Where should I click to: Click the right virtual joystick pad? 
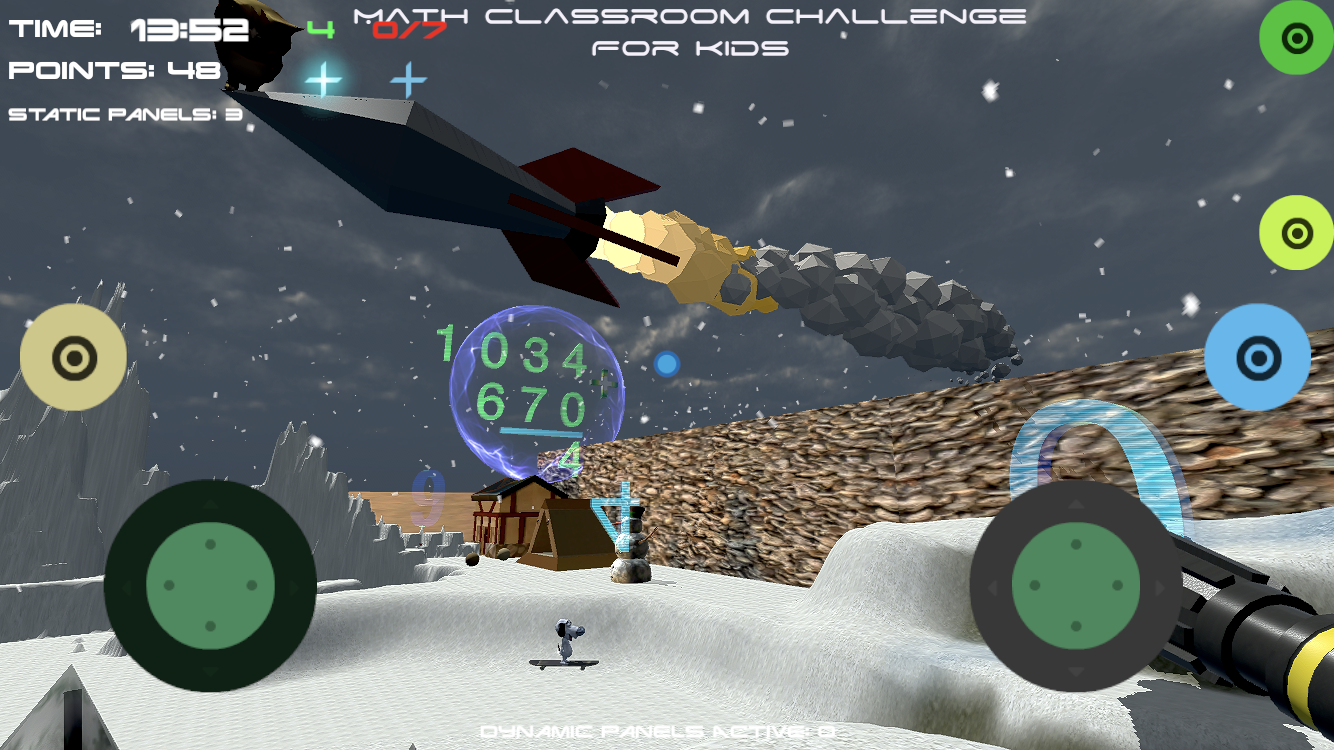[x=1076, y=586]
